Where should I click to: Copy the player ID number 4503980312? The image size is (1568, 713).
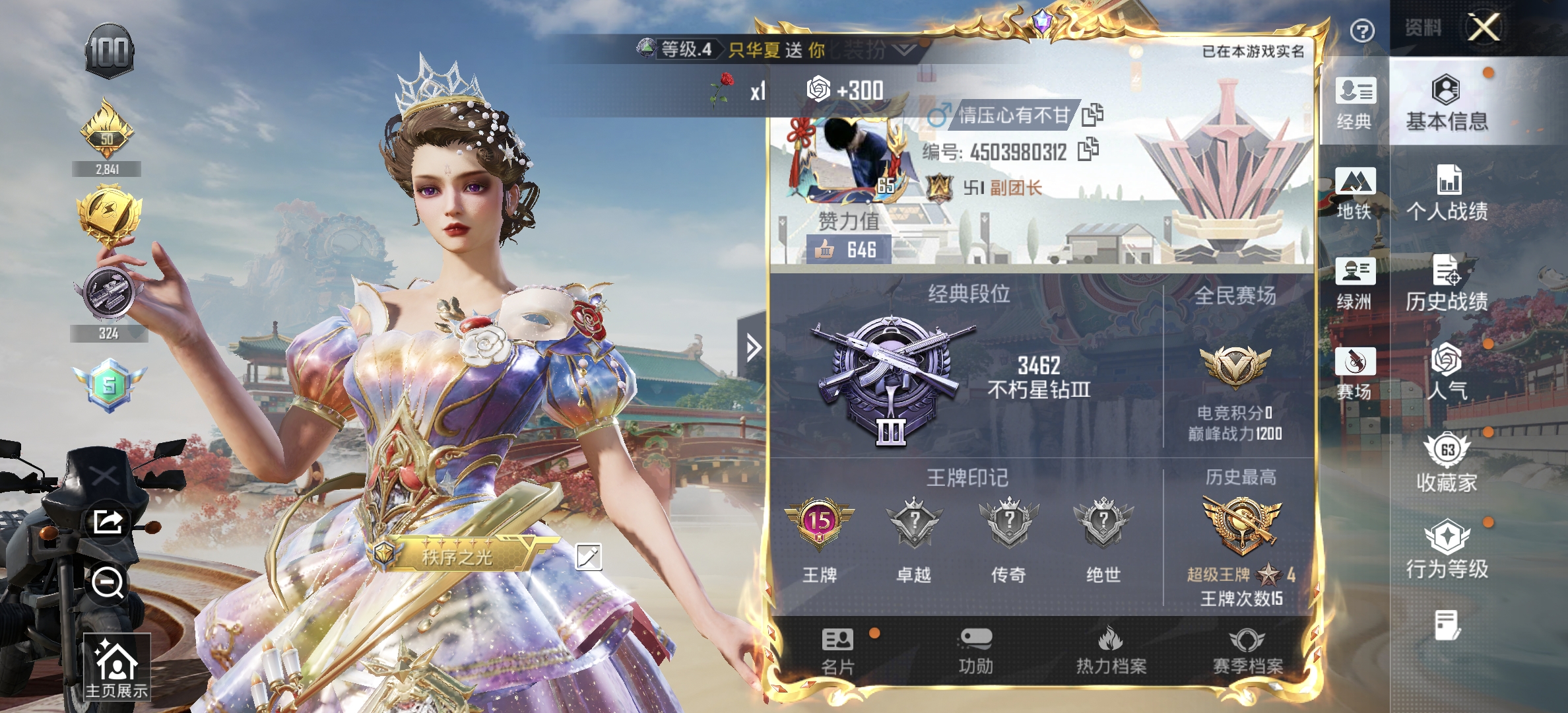[1088, 150]
